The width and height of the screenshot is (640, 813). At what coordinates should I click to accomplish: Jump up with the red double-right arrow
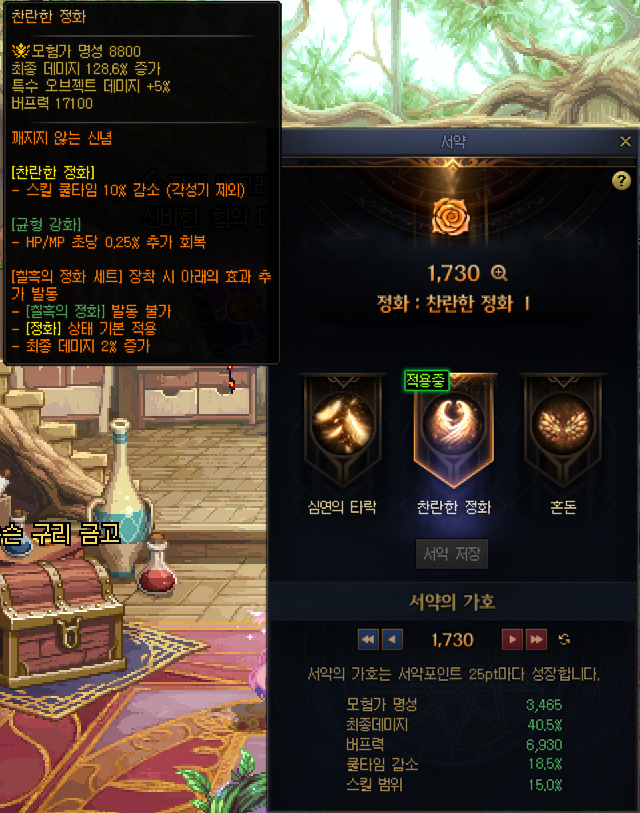pyautogui.click(x=537, y=639)
